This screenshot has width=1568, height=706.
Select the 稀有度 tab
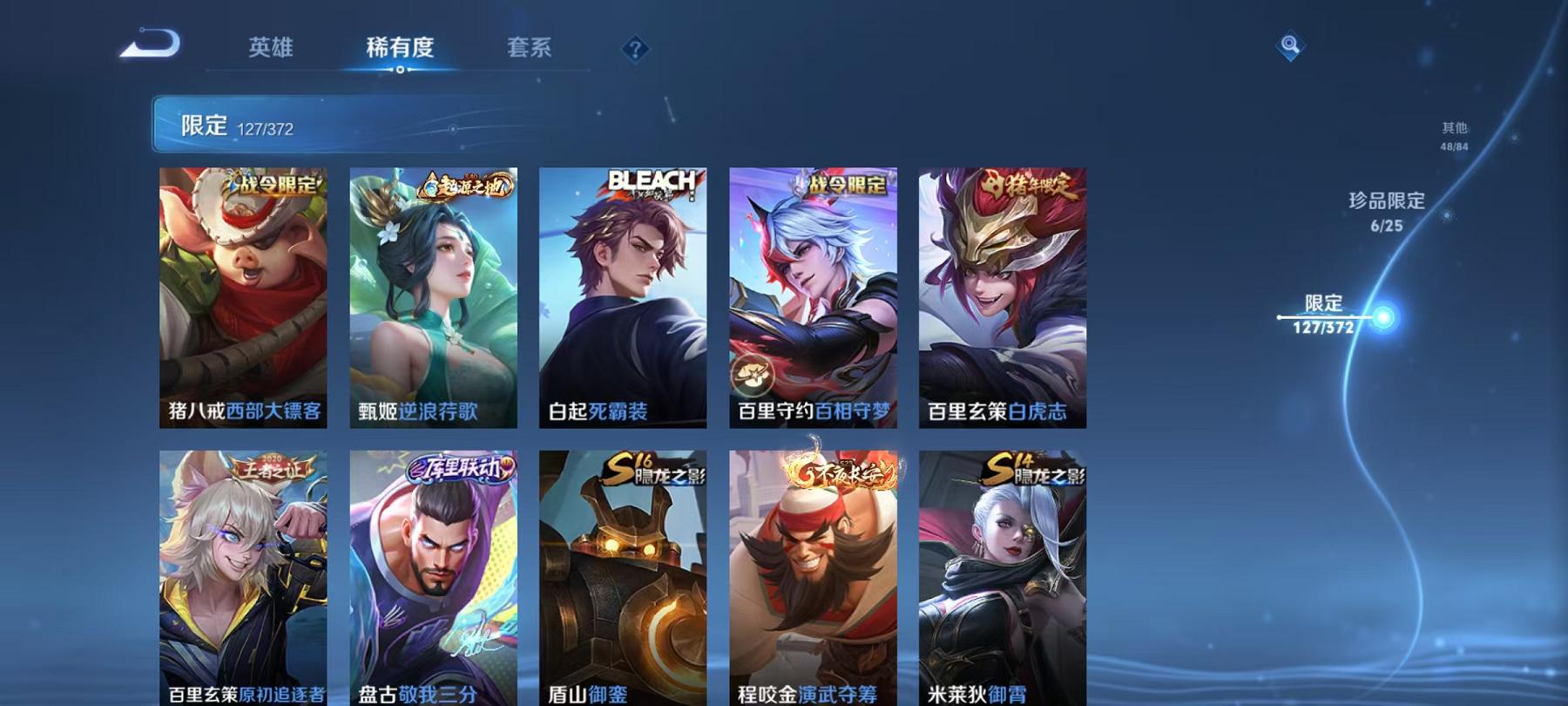[x=399, y=50]
